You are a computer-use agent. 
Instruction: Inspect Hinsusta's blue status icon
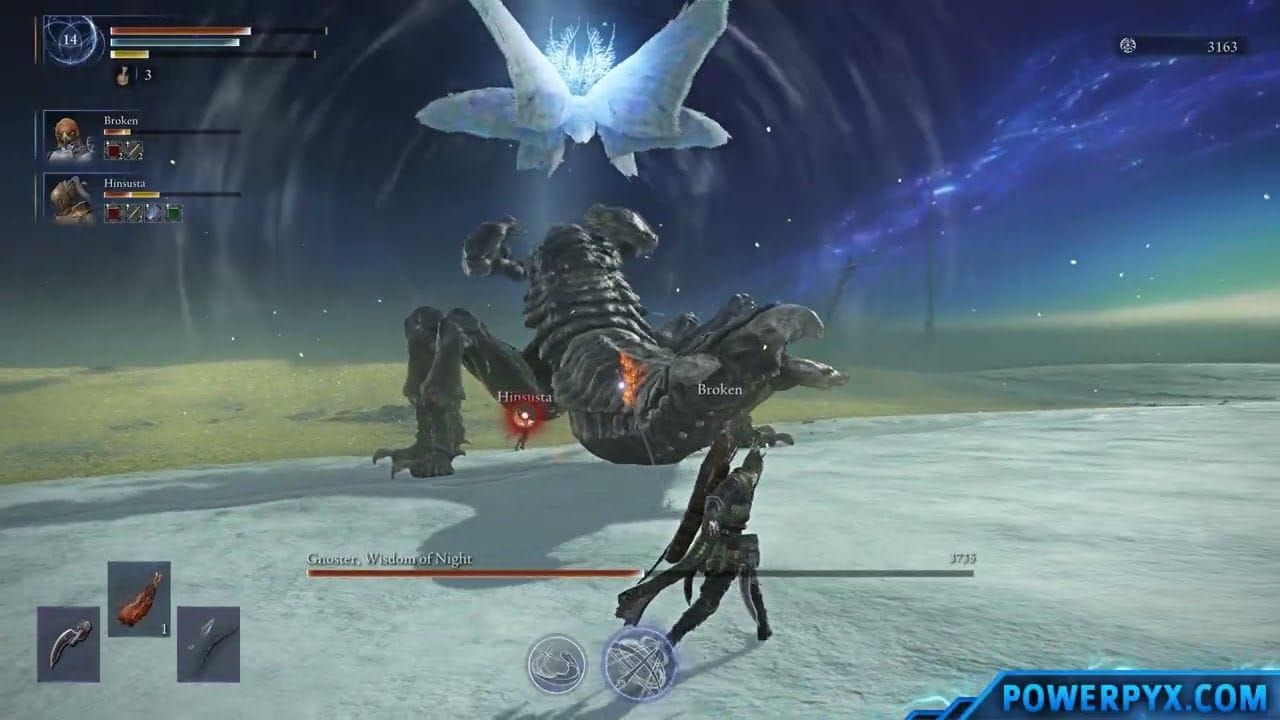154,212
